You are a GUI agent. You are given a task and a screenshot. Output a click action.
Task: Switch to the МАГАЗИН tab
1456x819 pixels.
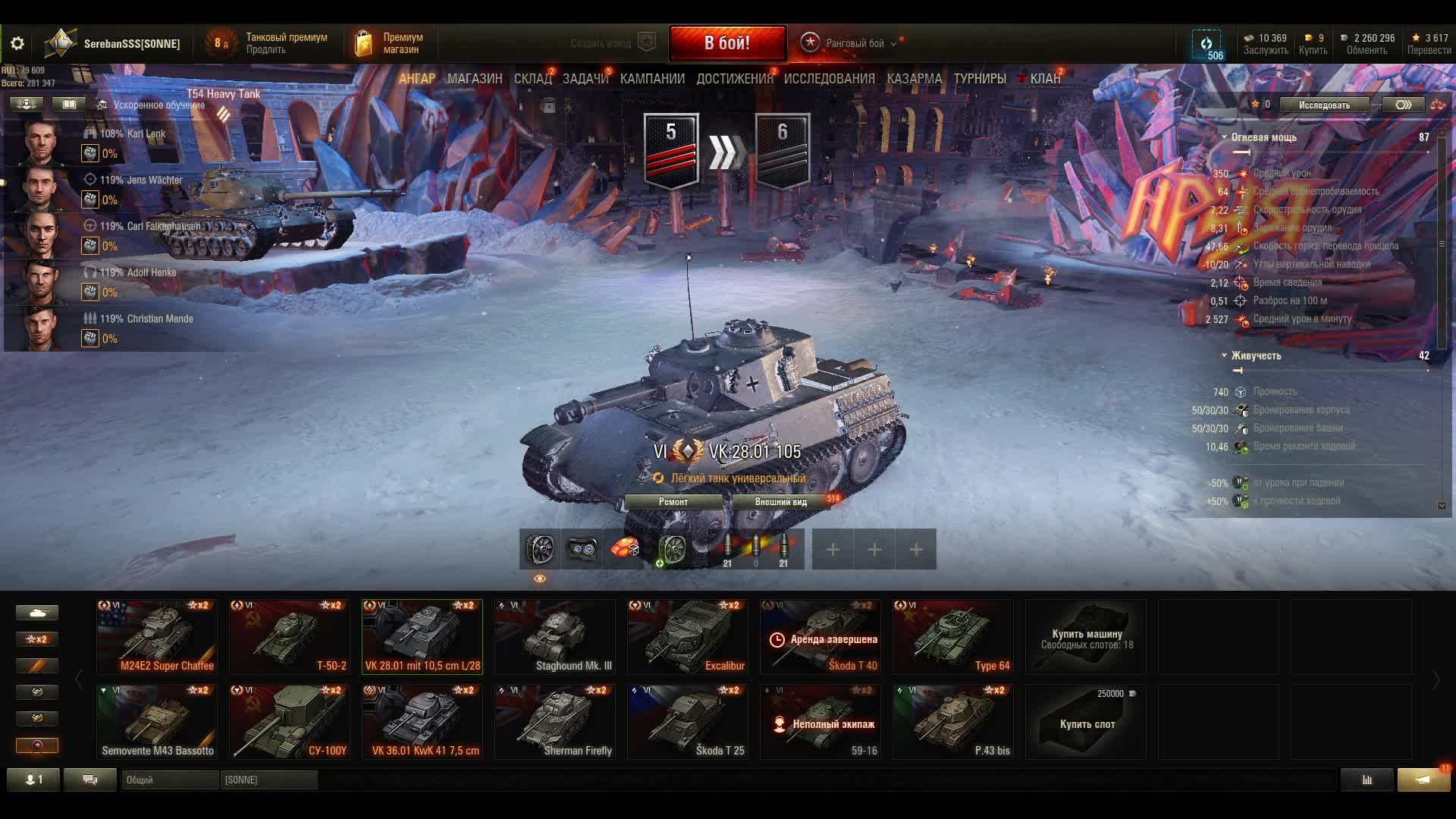pyautogui.click(x=475, y=79)
